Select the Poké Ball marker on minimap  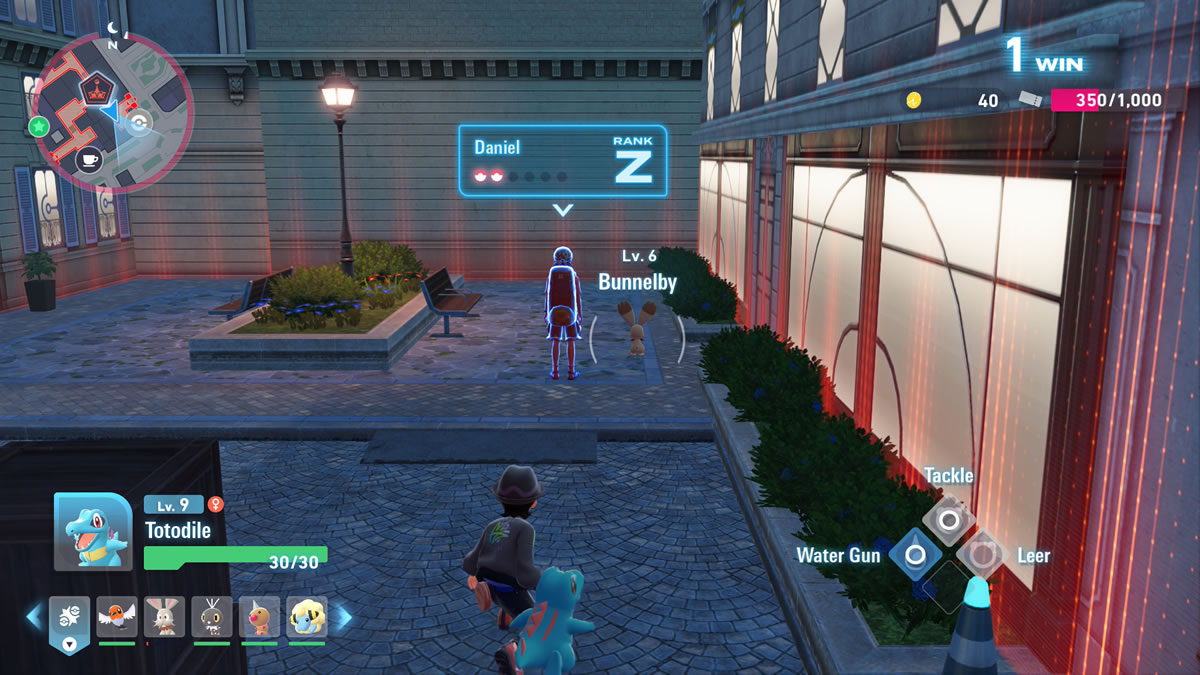click(x=139, y=122)
